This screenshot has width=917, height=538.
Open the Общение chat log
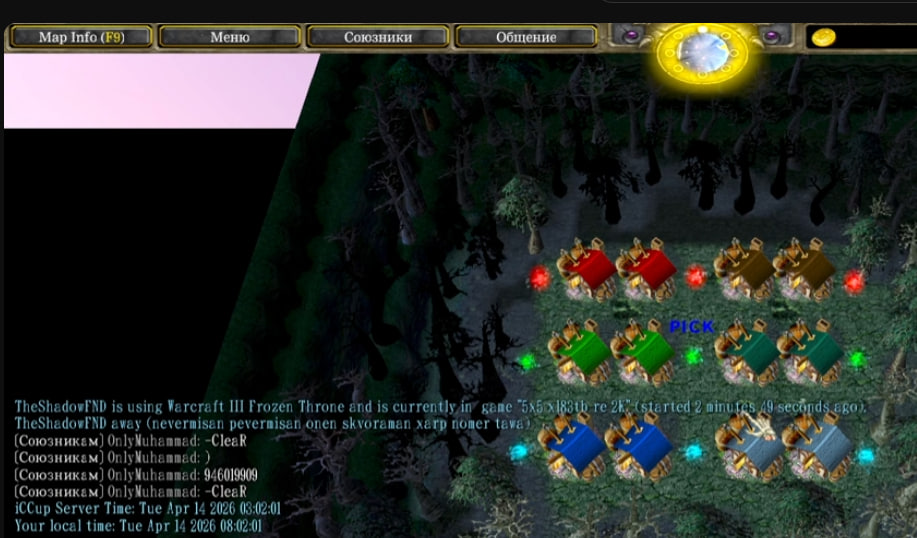click(525, 37)
